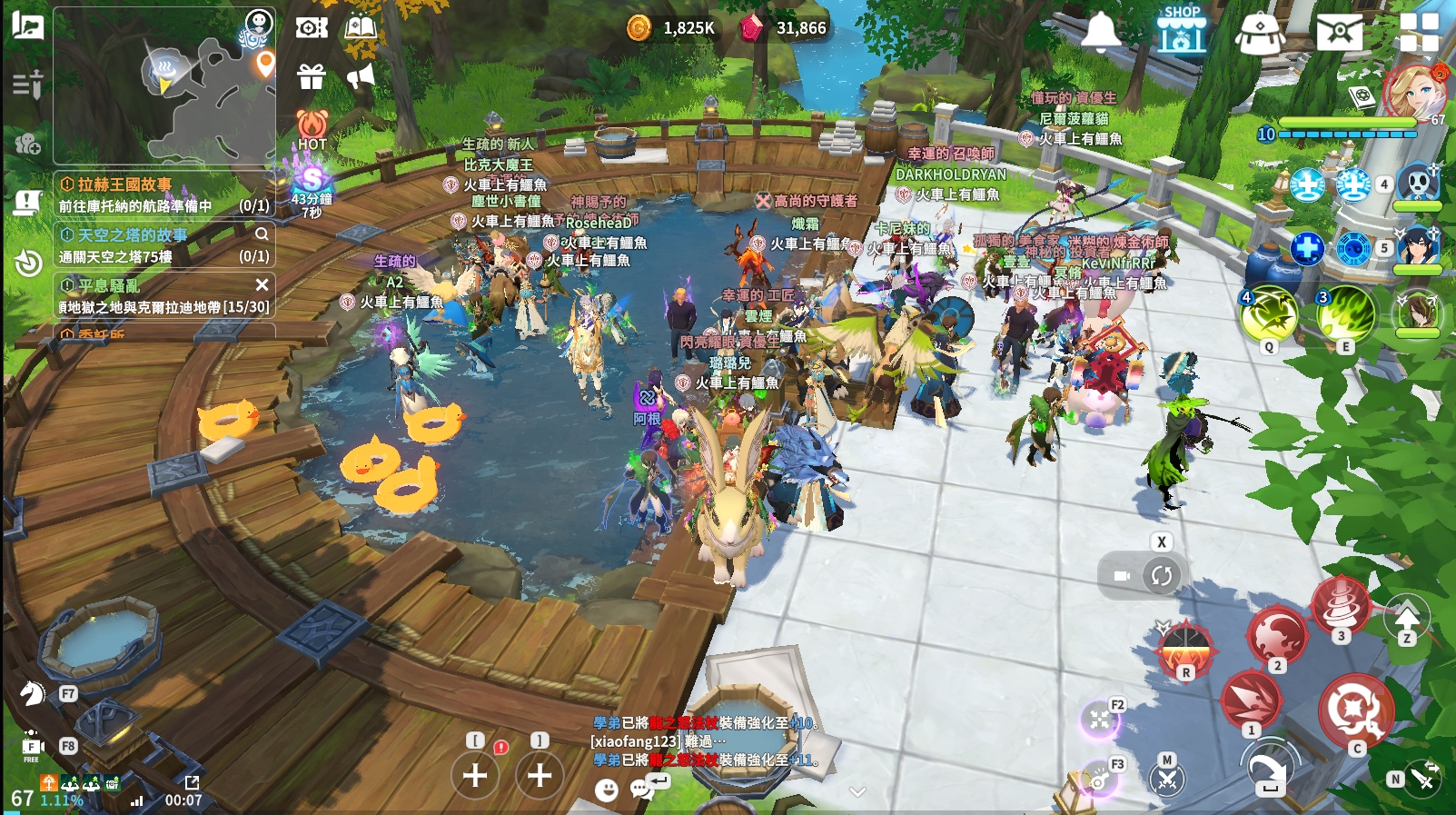Open the gift box rewards icon

(311, 76)
